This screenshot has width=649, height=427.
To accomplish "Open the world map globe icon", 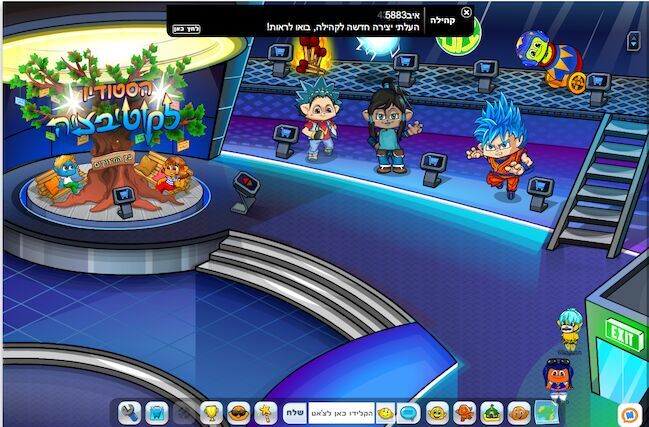I will pyautogui.click(x=545, y=412).
